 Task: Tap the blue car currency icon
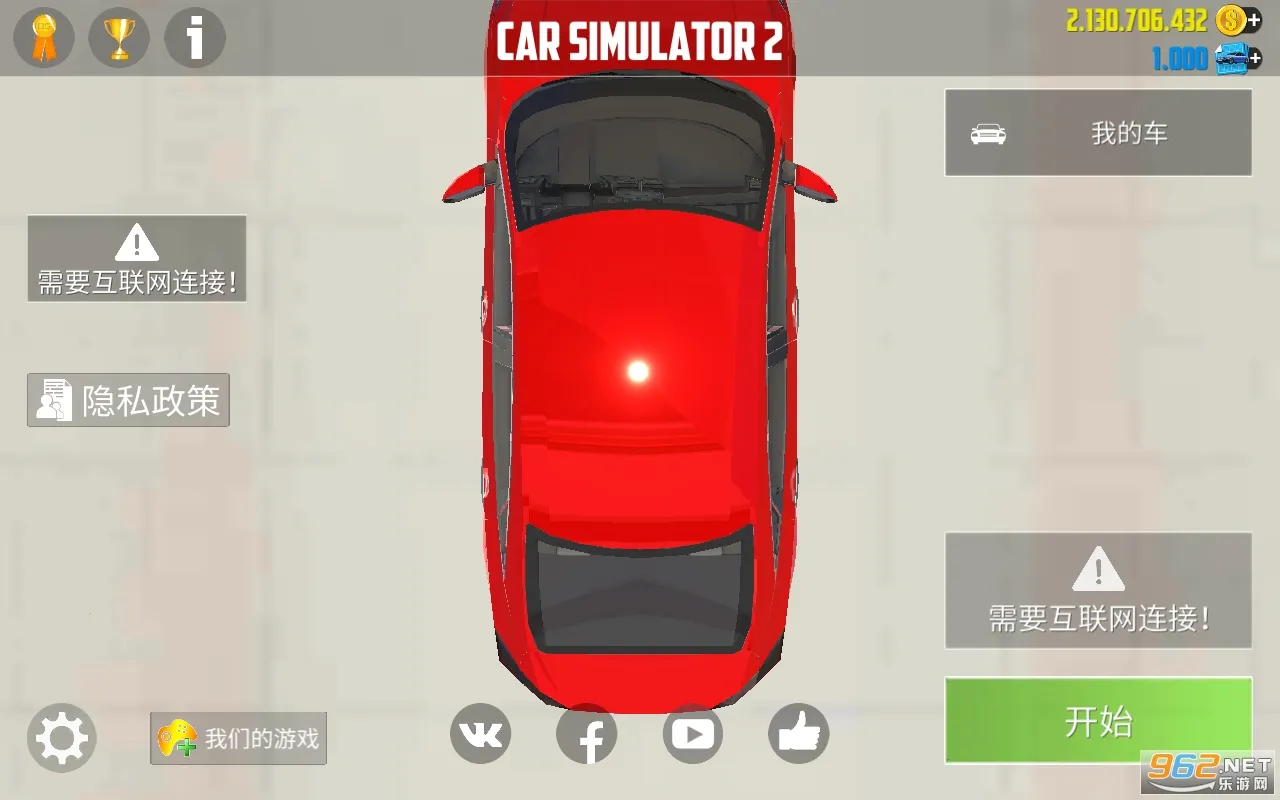(1231, 58)
